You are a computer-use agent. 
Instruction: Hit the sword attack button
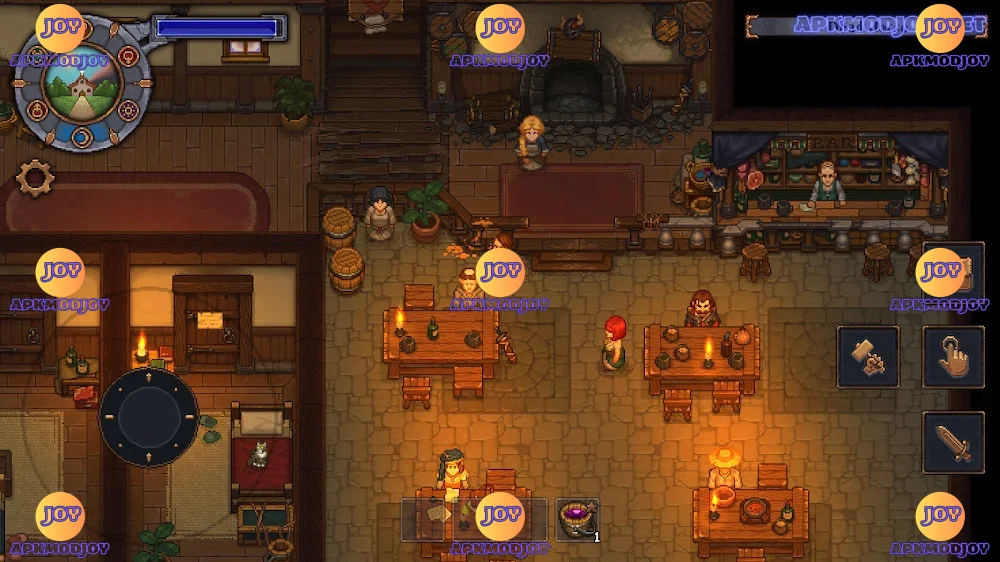[953, 442]
